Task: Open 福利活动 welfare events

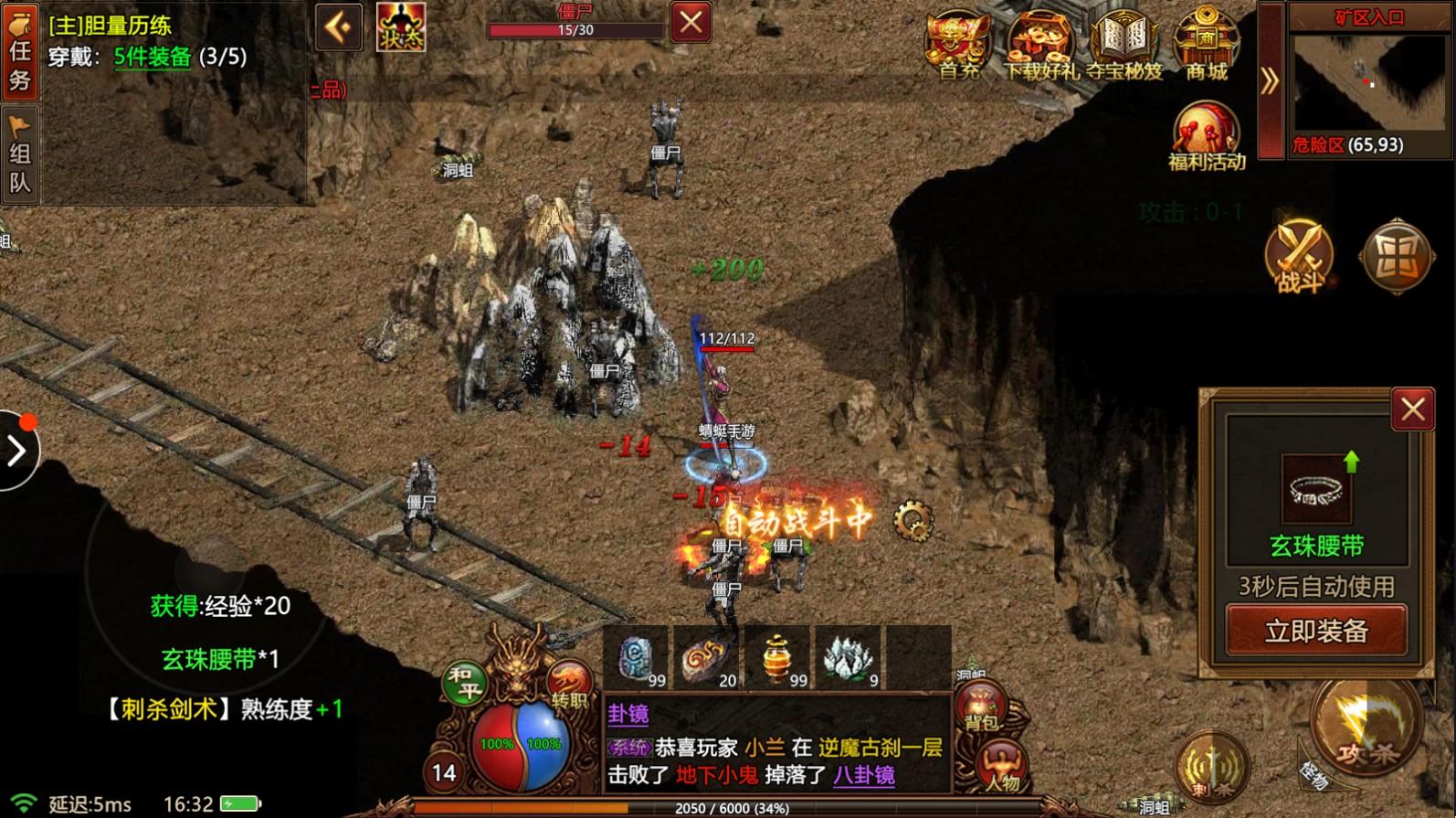Action: 1207,137
